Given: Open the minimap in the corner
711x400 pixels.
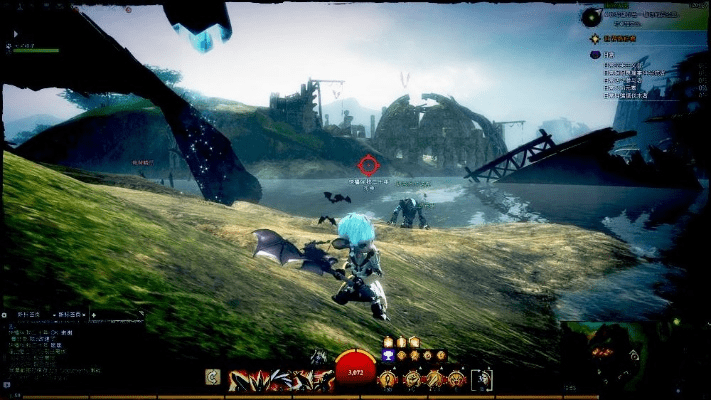Looking at the screenshot, I should click(635, 355).
